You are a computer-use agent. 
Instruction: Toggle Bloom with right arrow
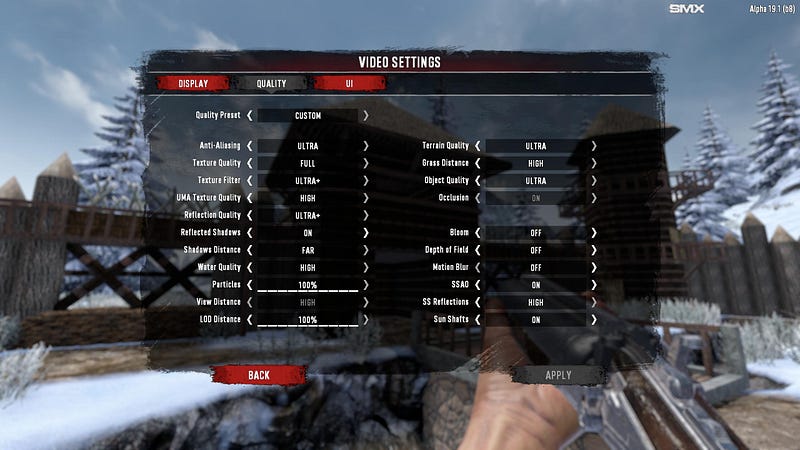594,232
